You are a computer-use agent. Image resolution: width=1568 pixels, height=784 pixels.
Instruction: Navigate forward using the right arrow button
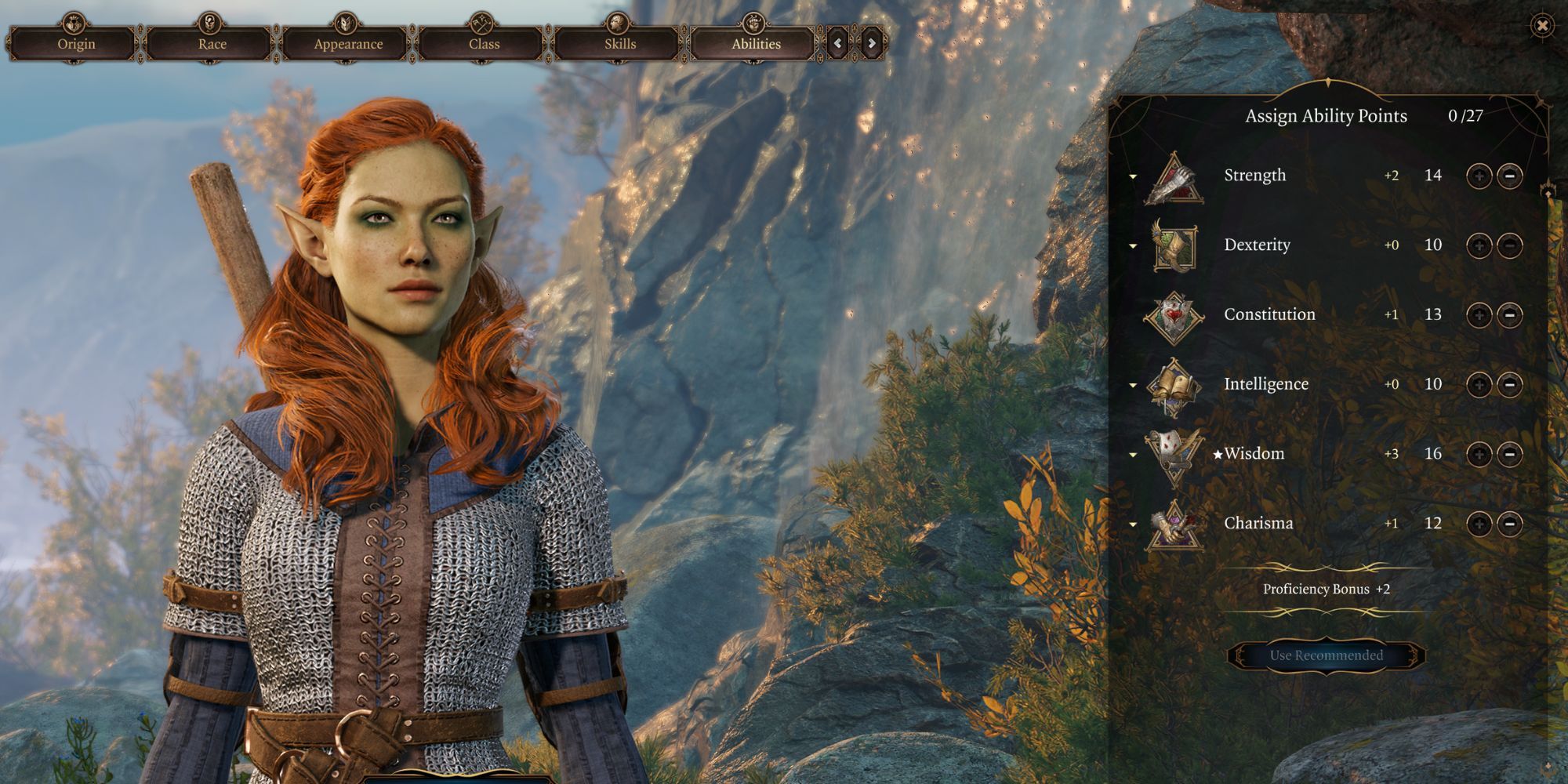[x=870, y=44]
